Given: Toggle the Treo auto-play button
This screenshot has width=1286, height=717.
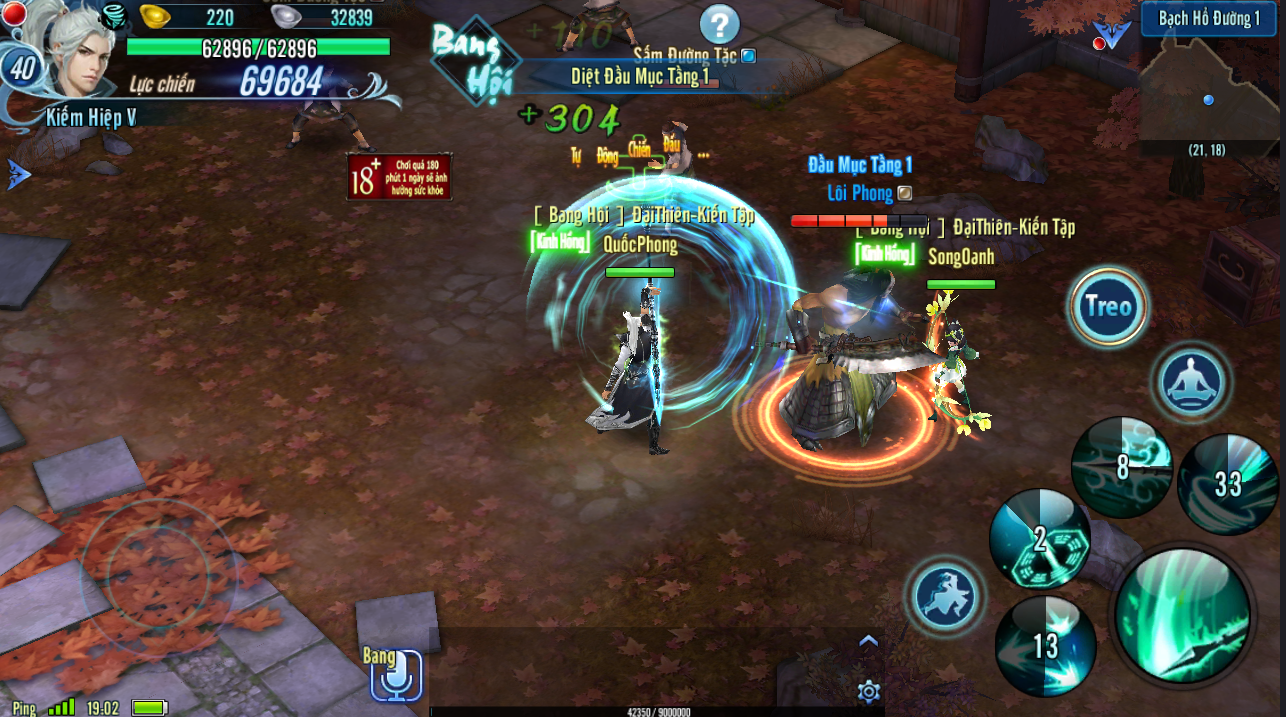Looking at the screenshot, I should point(1108,307).
